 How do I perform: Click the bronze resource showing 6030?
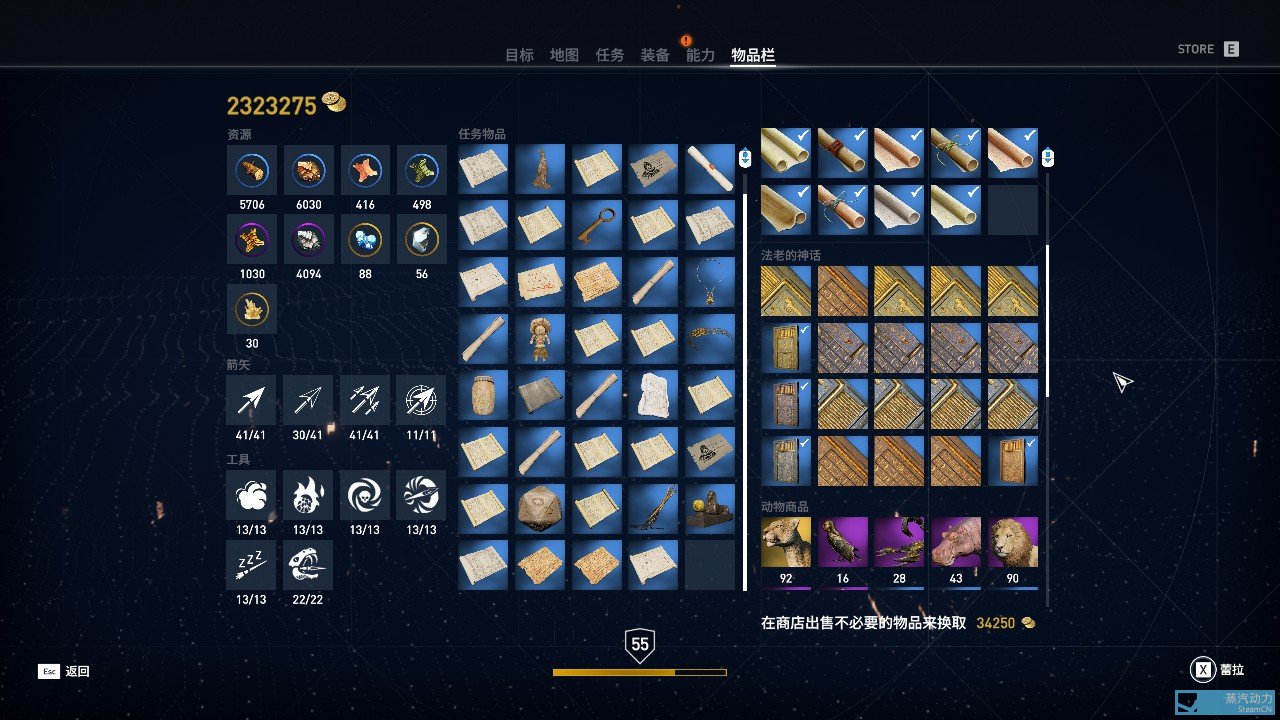(308, 170)
